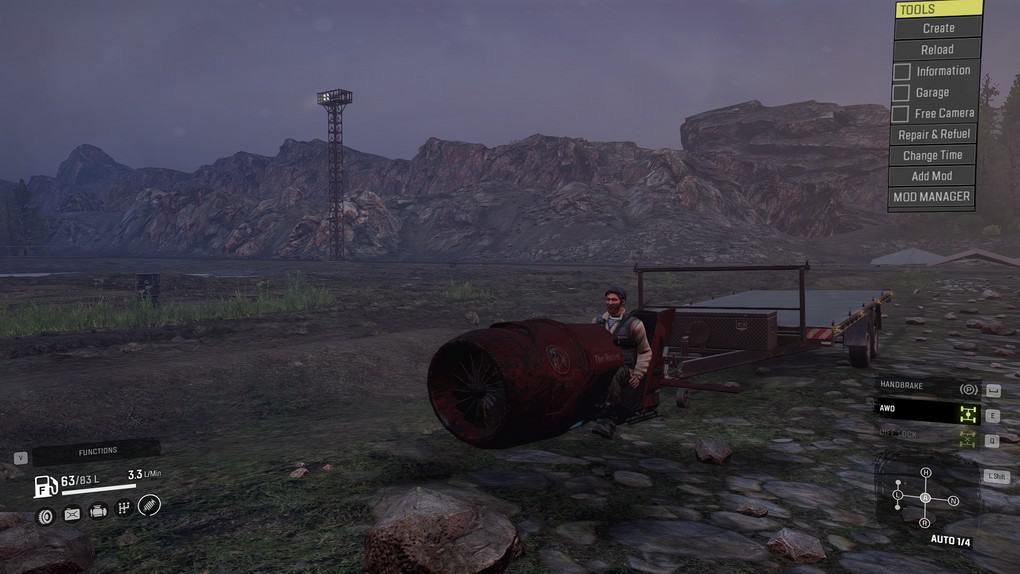Select the gearbox status icon
This screenshot has height=574, width=1020.
124,508
